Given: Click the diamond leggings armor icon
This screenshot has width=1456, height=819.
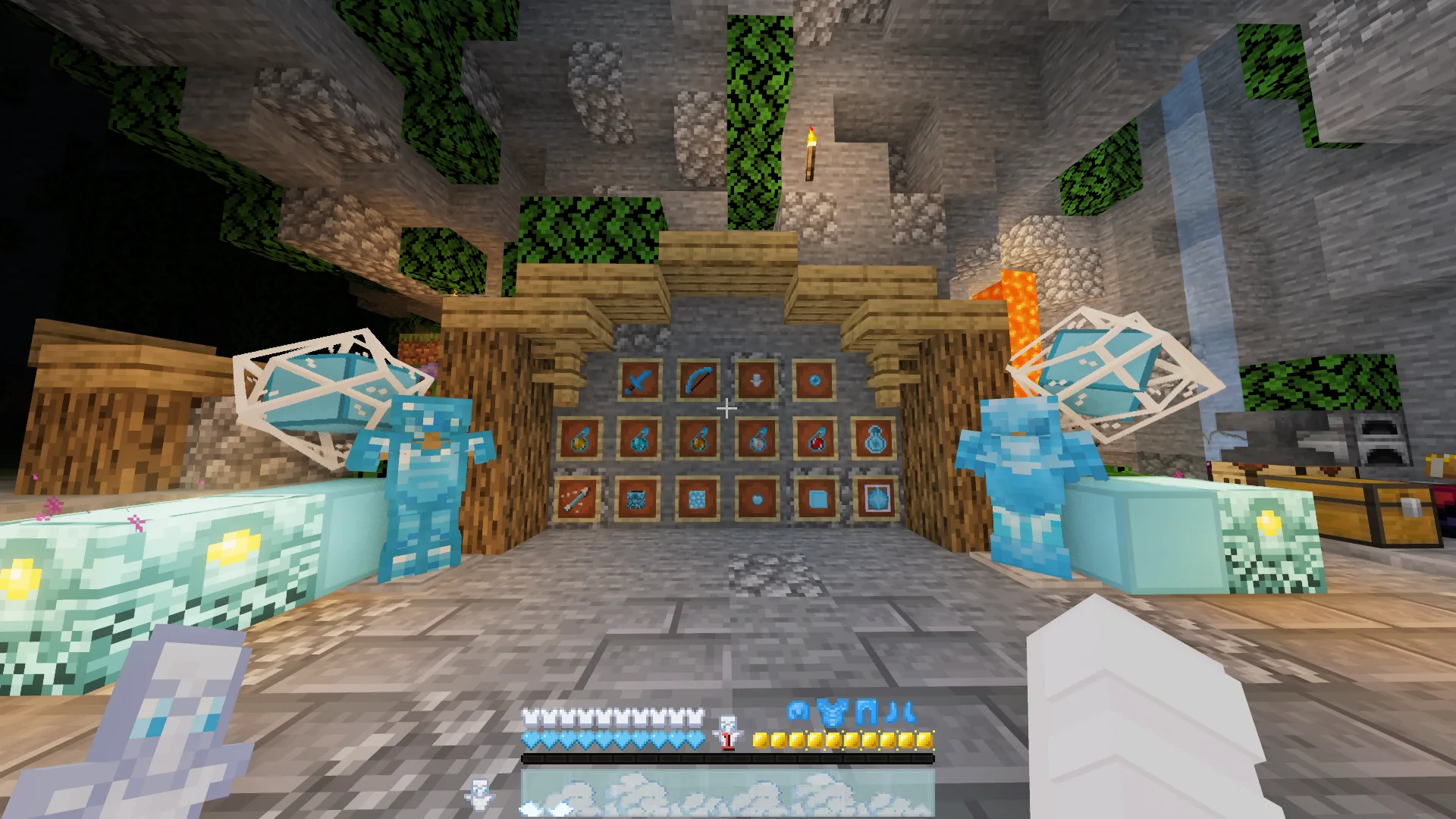Looking at the screenshot, I should coord(867,713).
